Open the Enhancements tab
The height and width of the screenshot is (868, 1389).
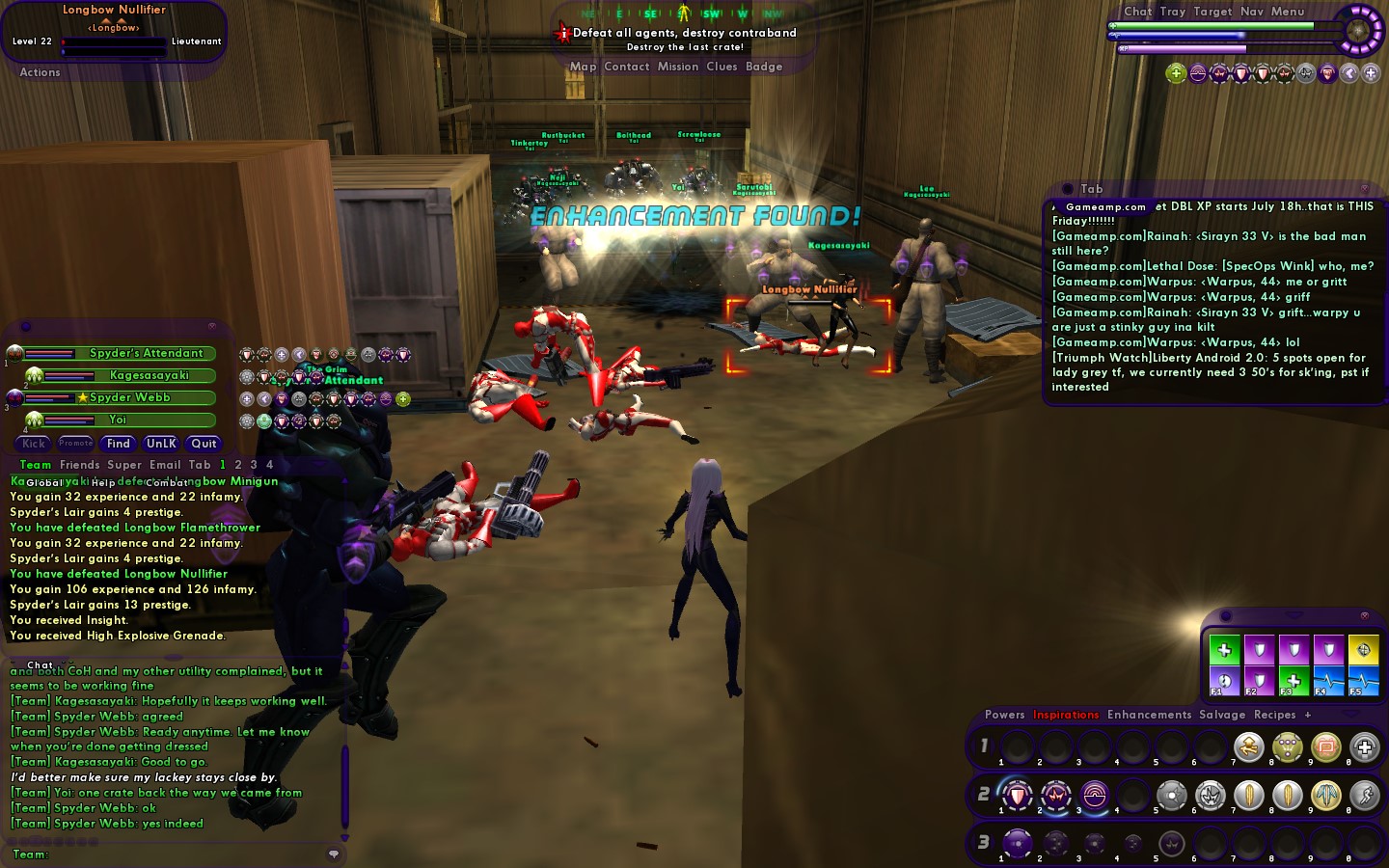[x=1149, y=715]
